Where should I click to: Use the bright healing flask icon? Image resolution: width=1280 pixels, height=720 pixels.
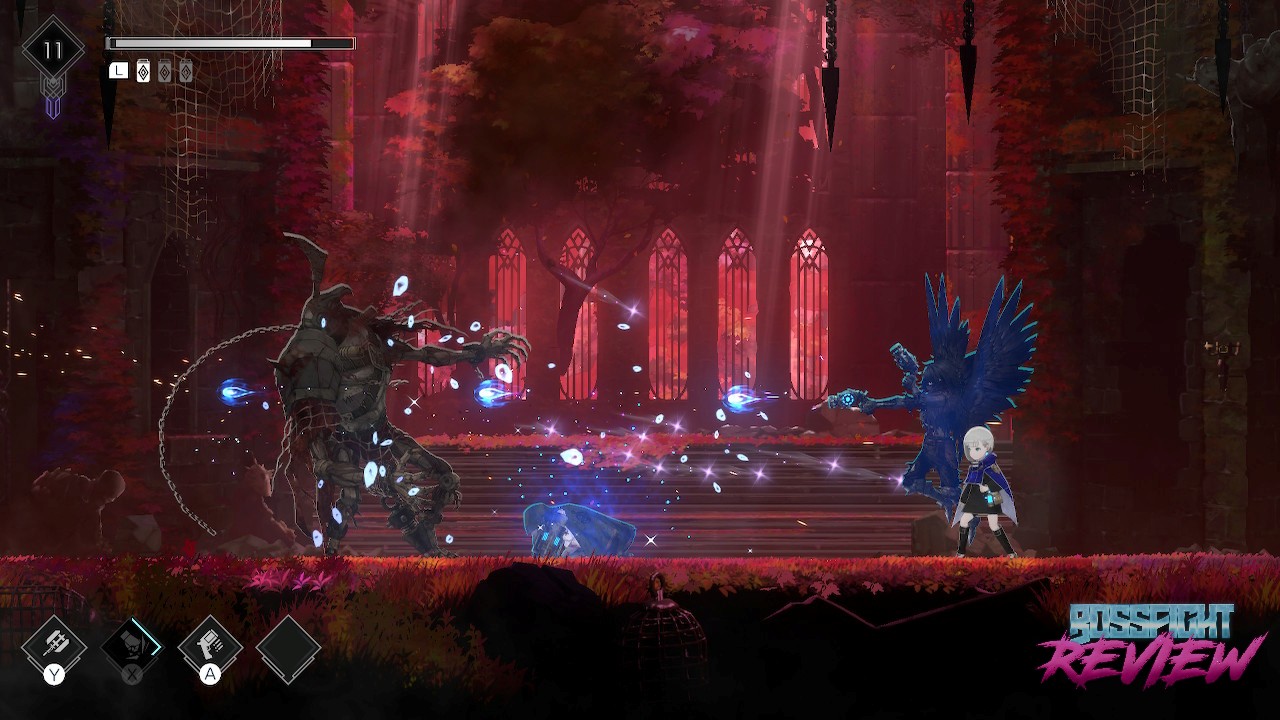tap(143, 72)
